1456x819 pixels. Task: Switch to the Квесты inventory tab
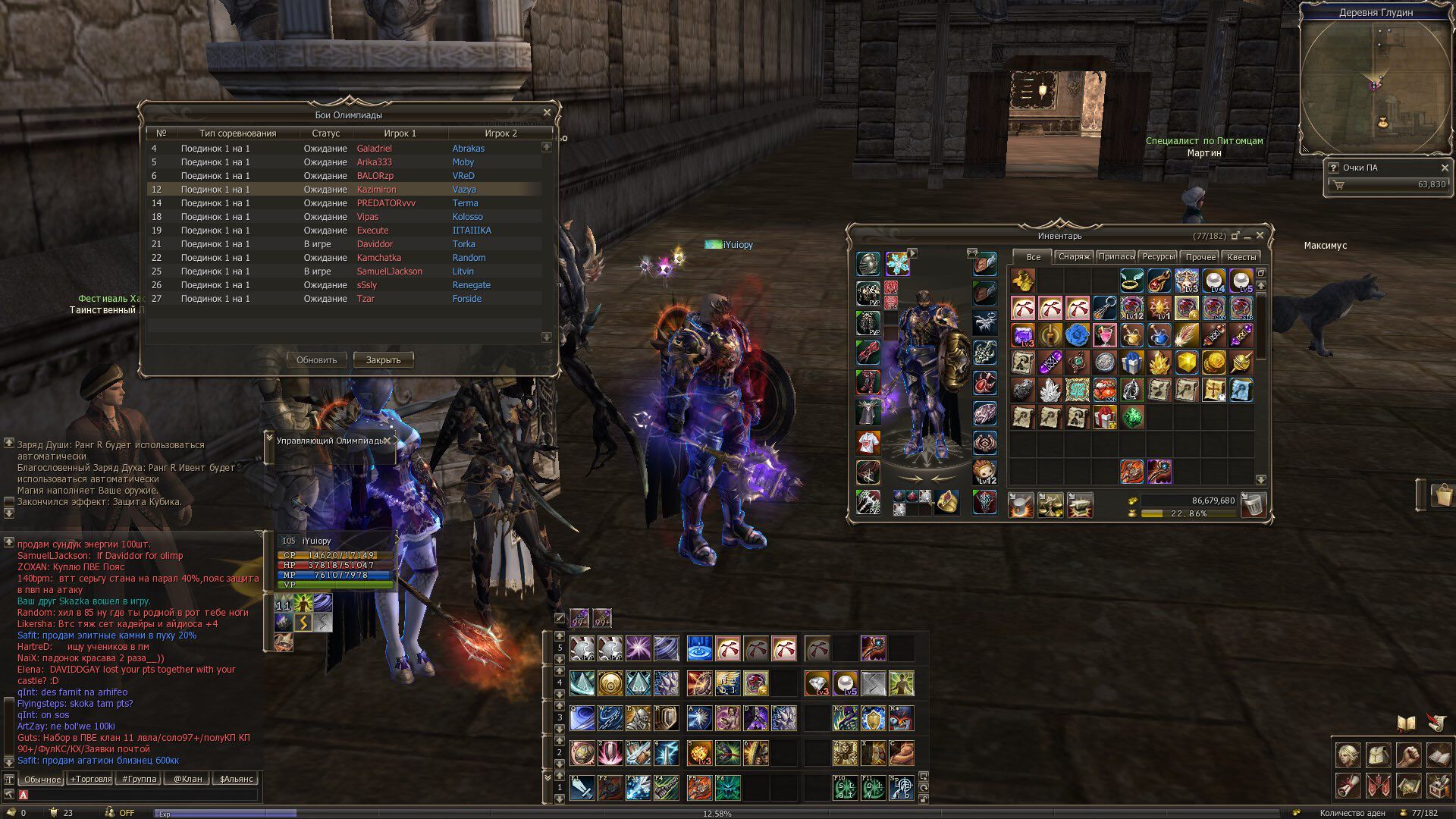tap(1241, 257)
